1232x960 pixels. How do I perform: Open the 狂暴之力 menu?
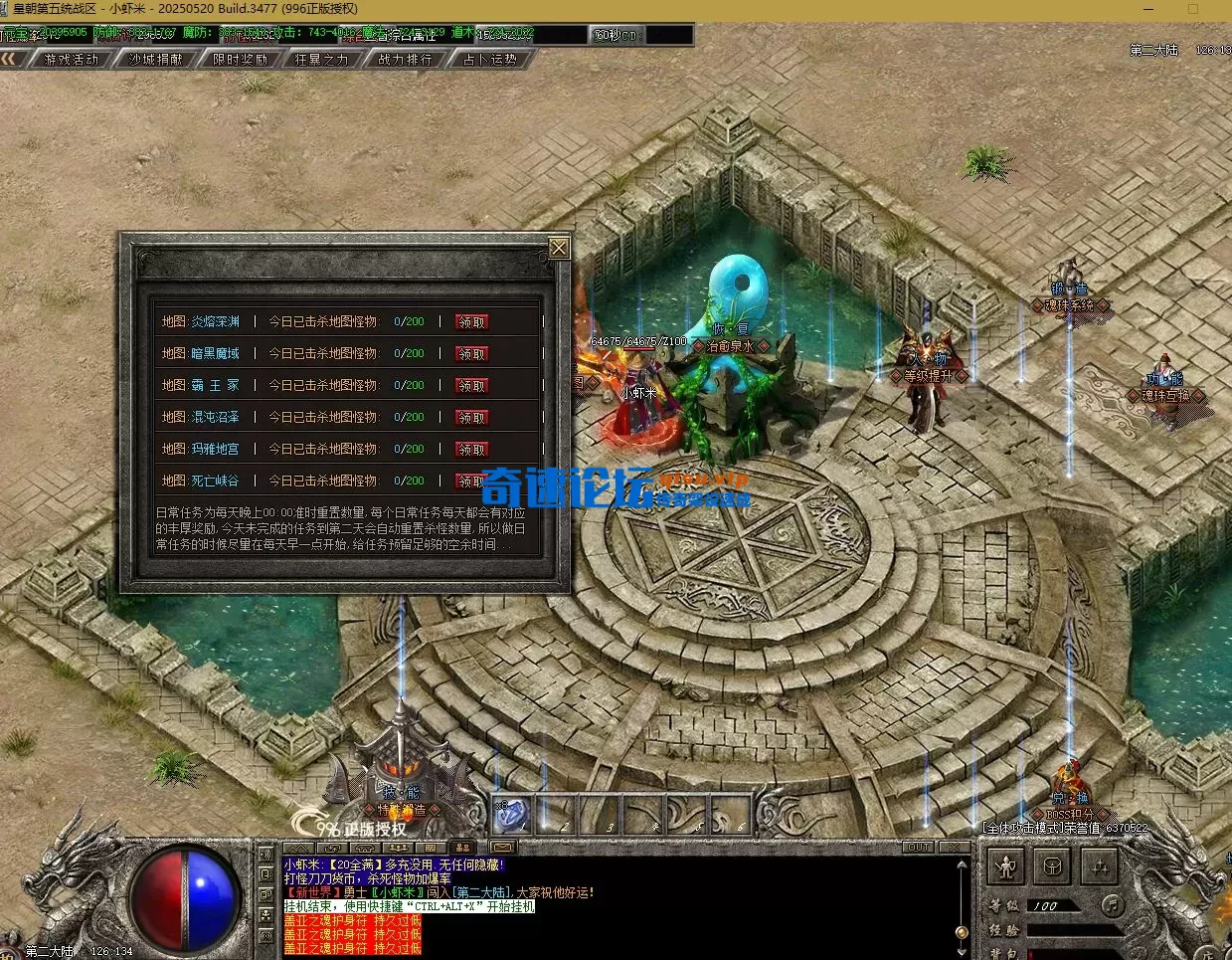(x=322, y=60)
